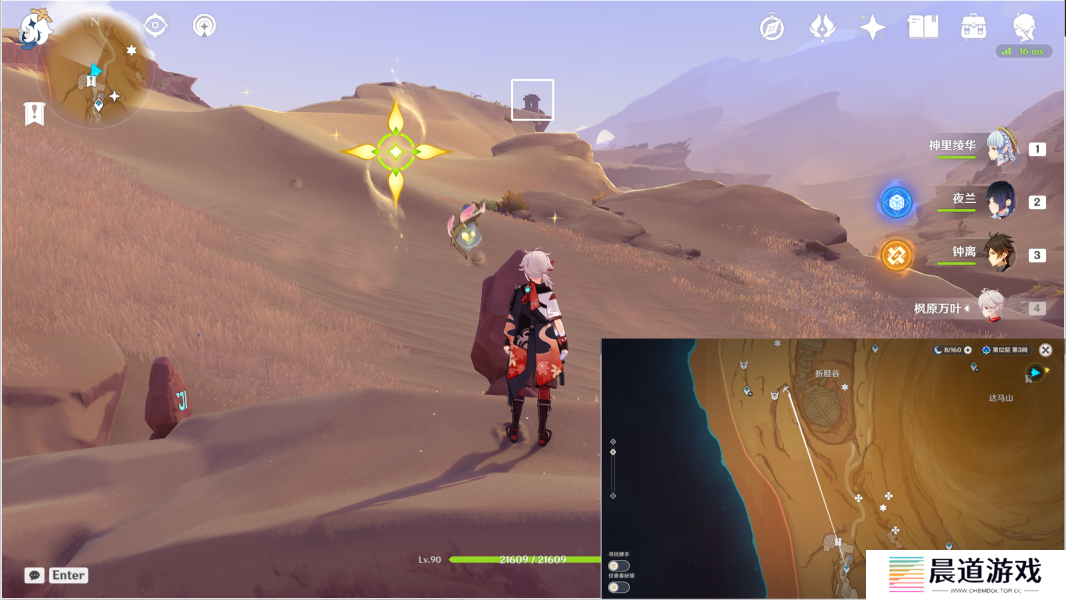Open the backpack inventory
The width and height of the screenshot is (1066, 600).
973,27
